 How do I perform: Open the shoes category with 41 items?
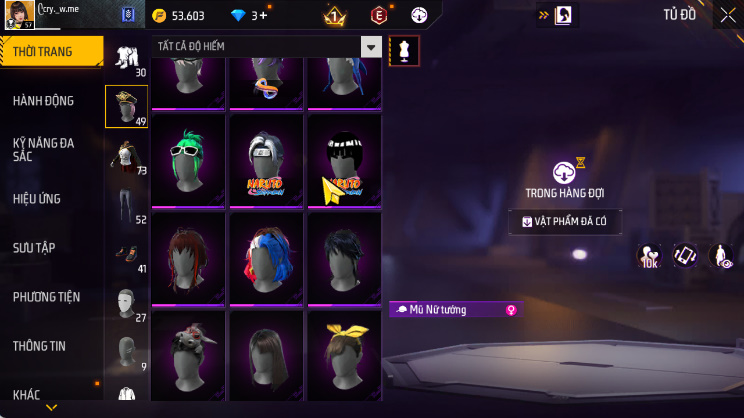[127, 255]
